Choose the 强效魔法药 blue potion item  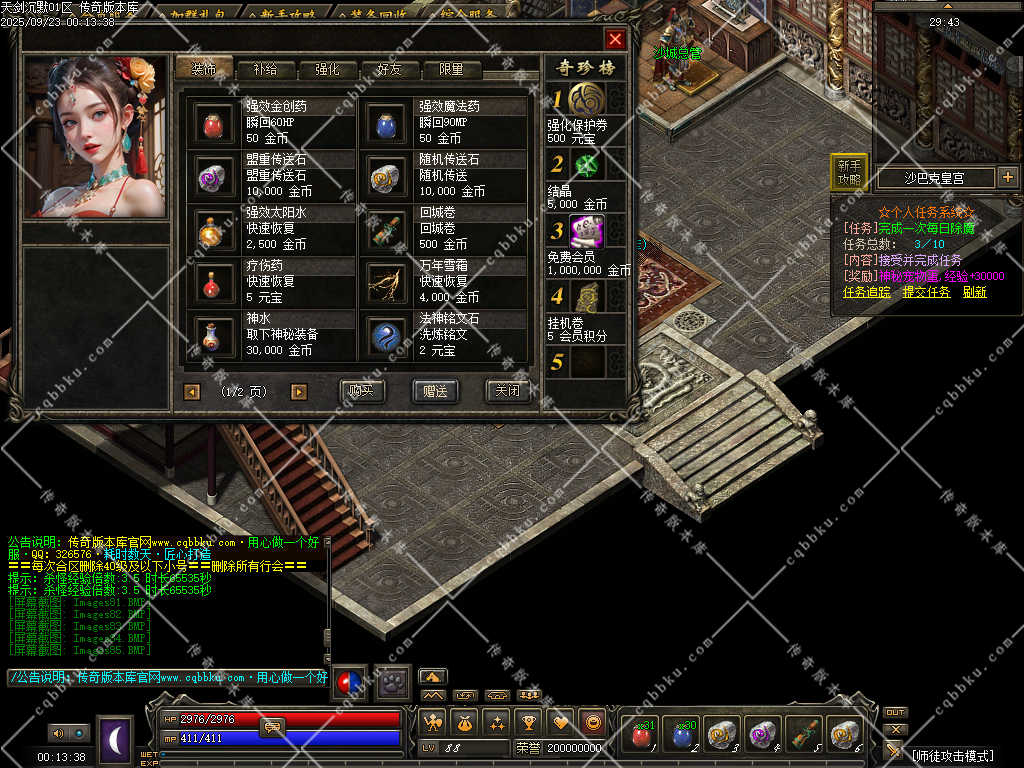coord(385,124)
